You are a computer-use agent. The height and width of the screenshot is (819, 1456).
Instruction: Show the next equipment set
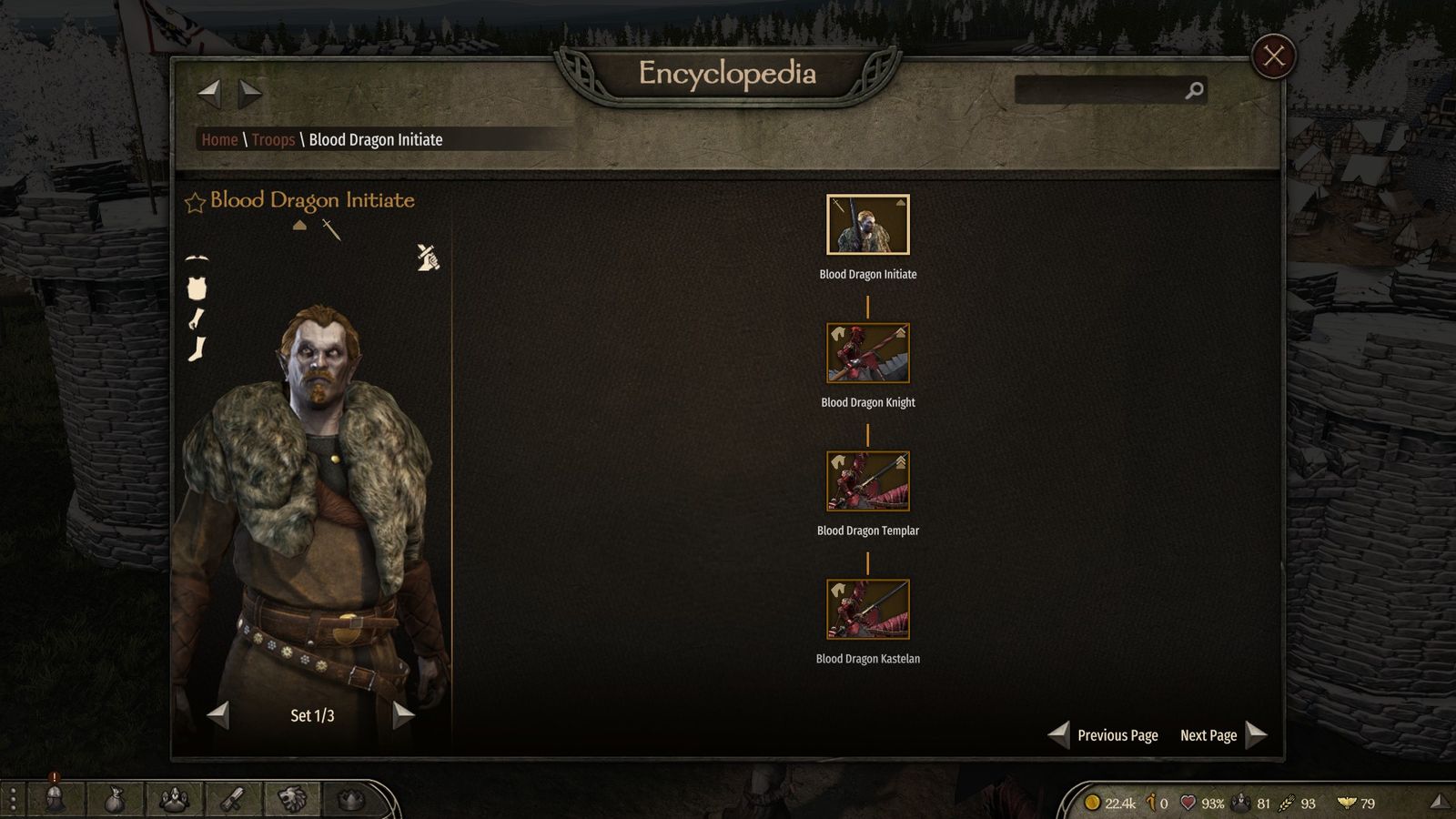[403, 715]
